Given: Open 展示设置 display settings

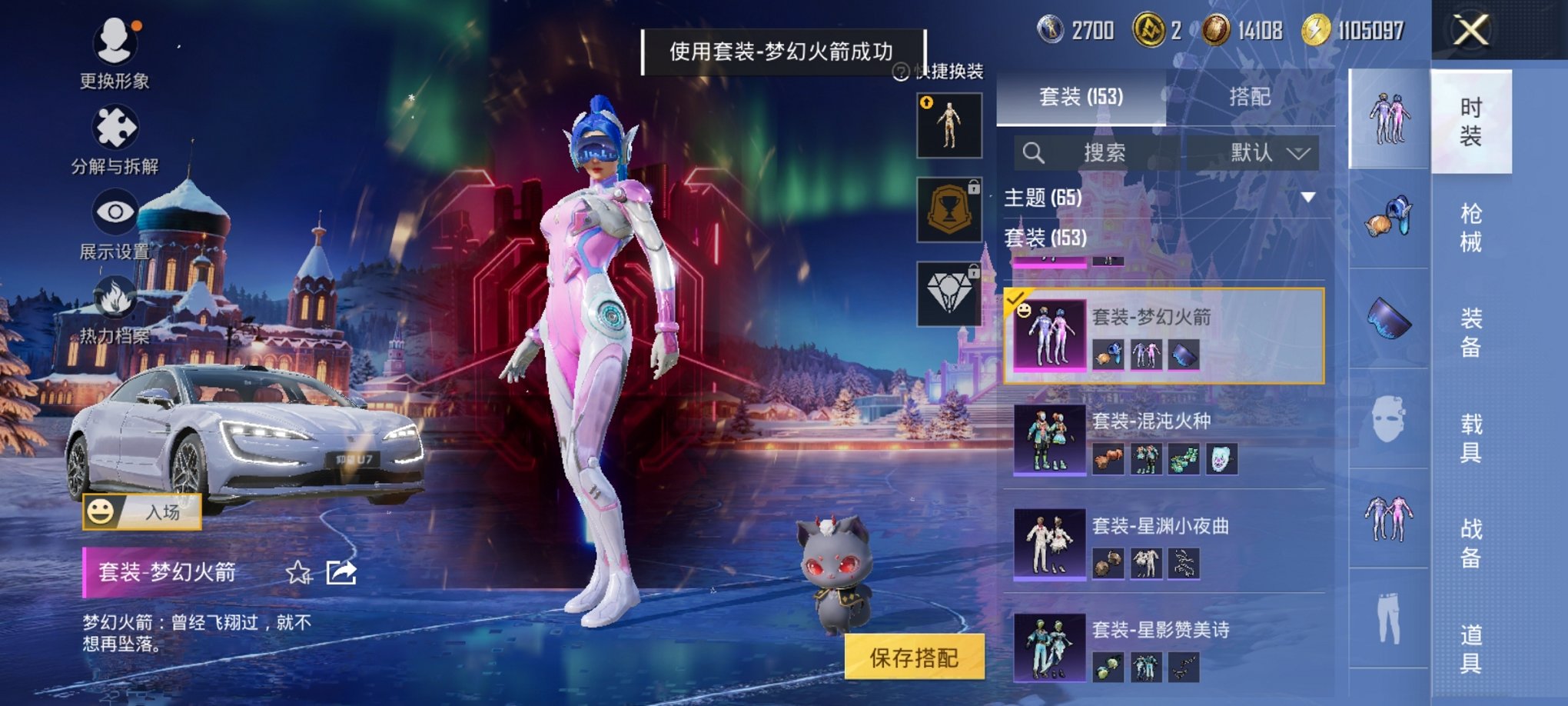Looking at the screenshot, I should (x=115, y=209).
